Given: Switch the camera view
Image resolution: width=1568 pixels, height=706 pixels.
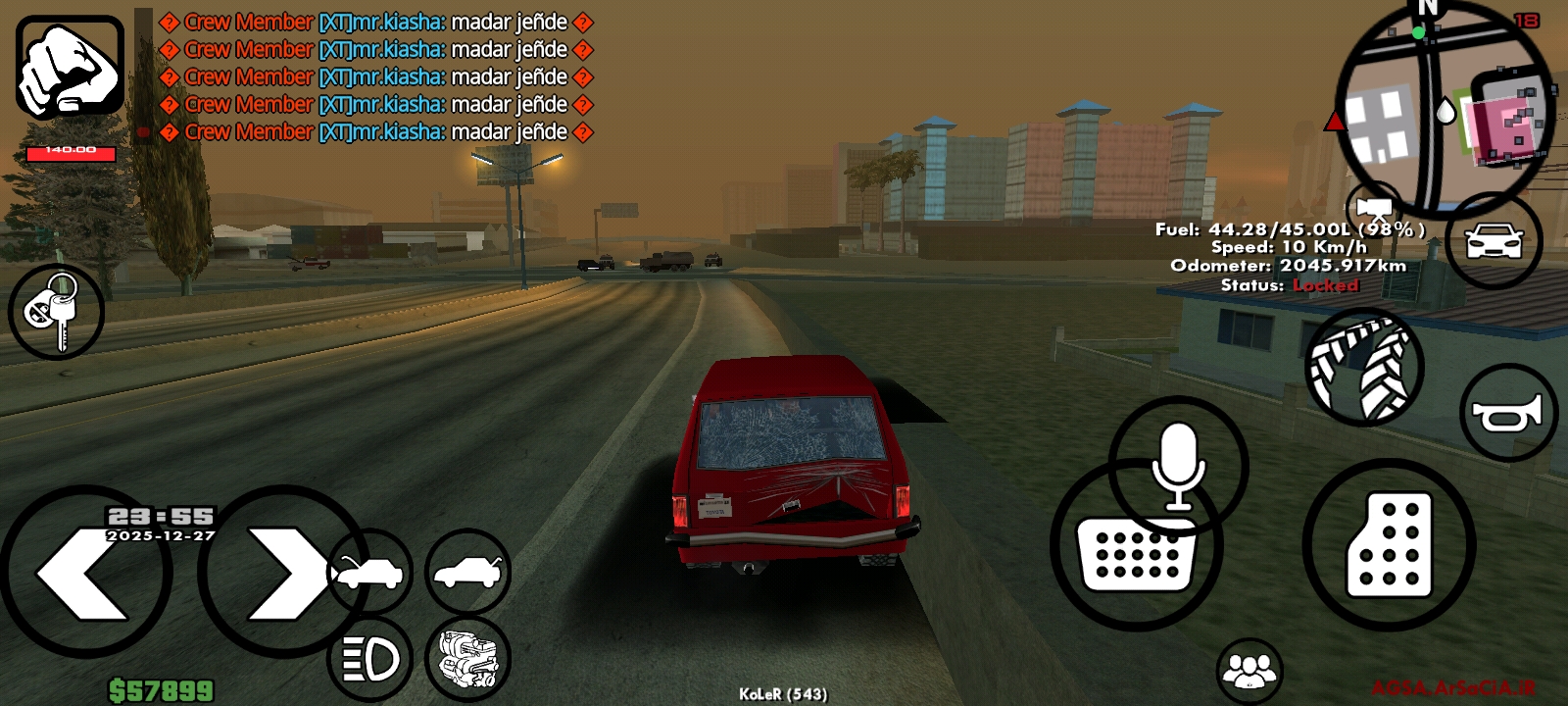Looking at the screenshot, I should [x=1374, y=210].
